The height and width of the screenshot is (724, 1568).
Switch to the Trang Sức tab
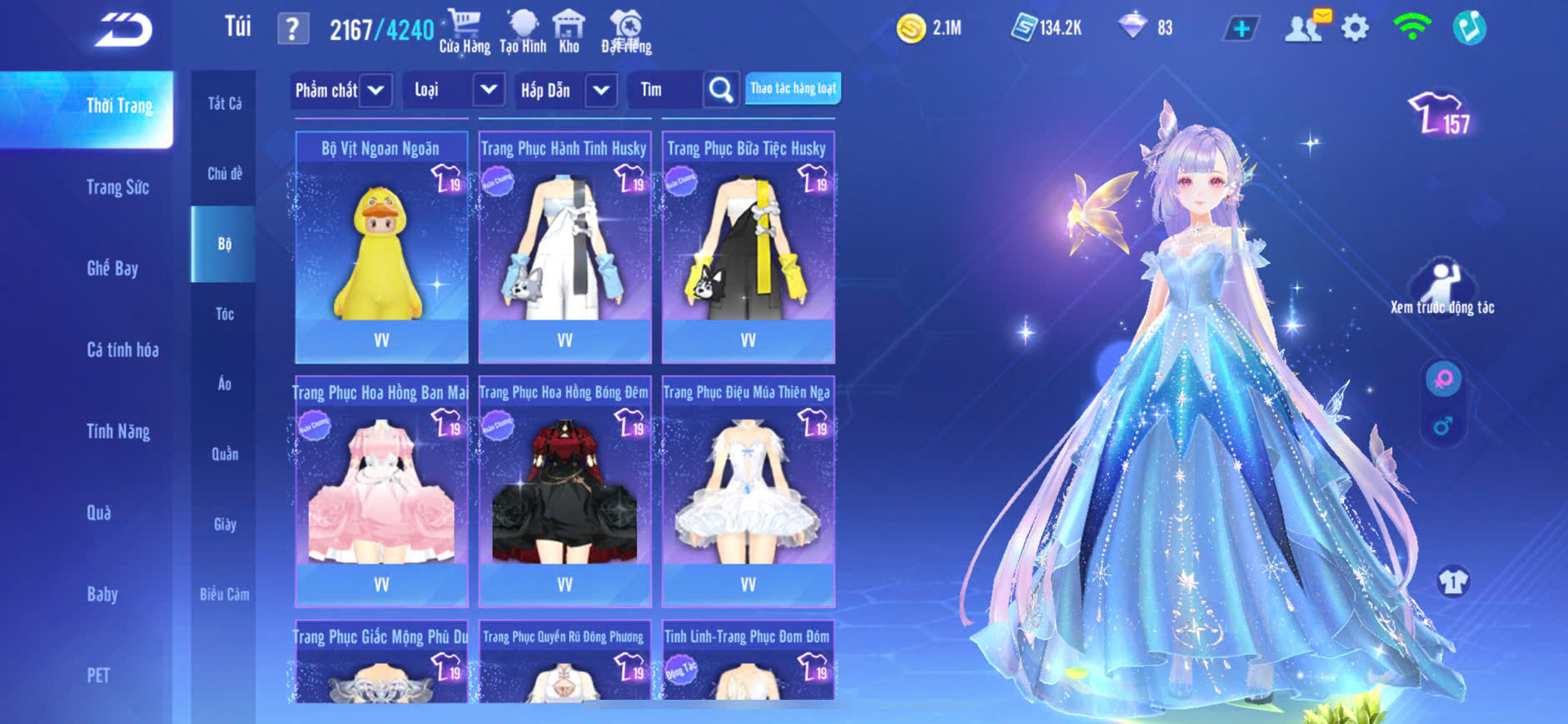pyautogui.click(x=117, y=187)
